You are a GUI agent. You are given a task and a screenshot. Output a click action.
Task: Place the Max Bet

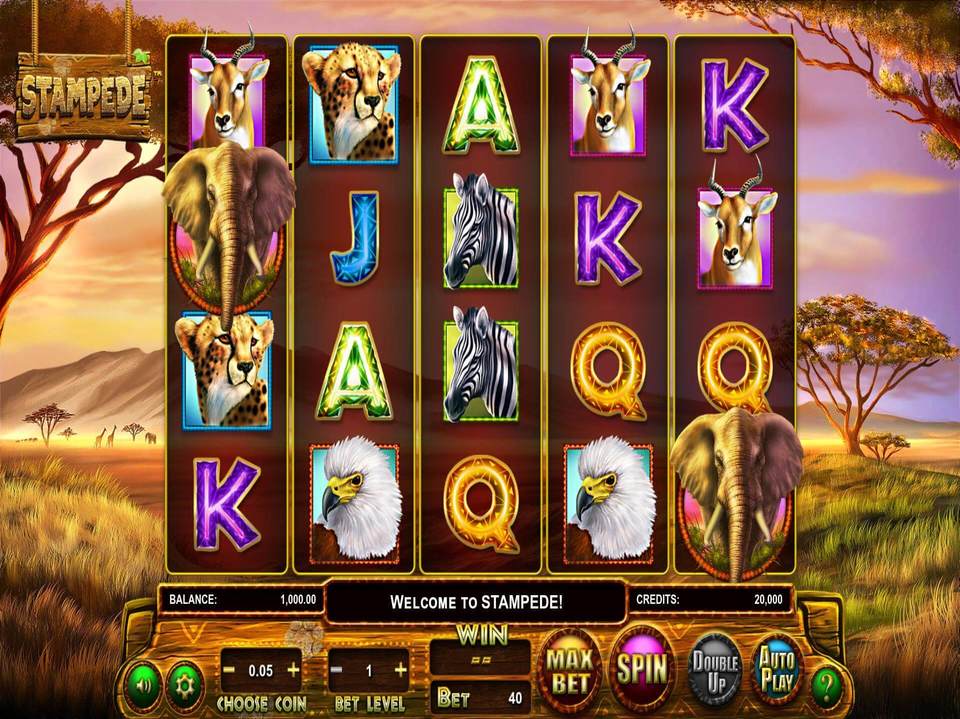pyautogui.click(x=568, y=668)
